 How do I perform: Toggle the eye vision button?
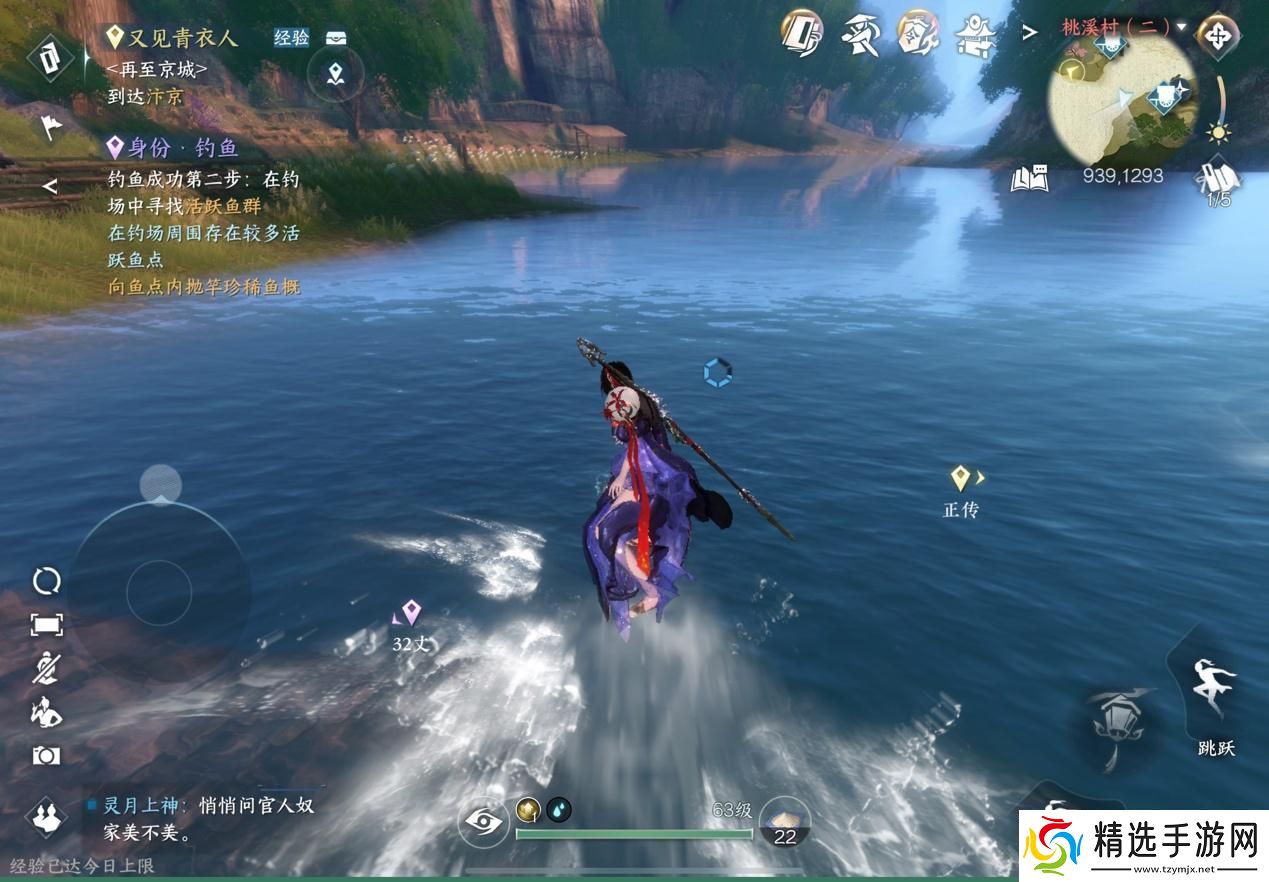pos(484,824)
